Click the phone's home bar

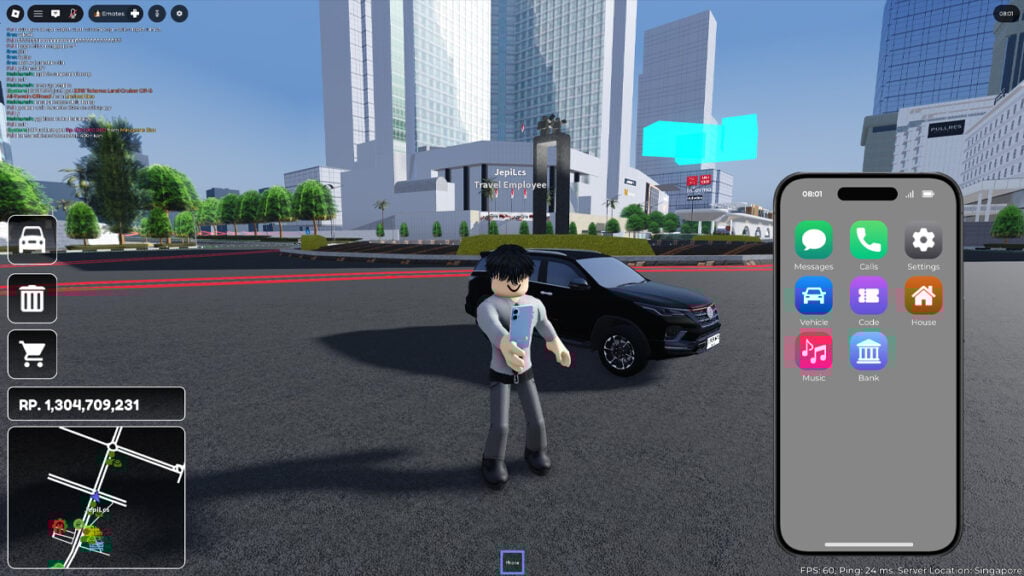point(868,544)
